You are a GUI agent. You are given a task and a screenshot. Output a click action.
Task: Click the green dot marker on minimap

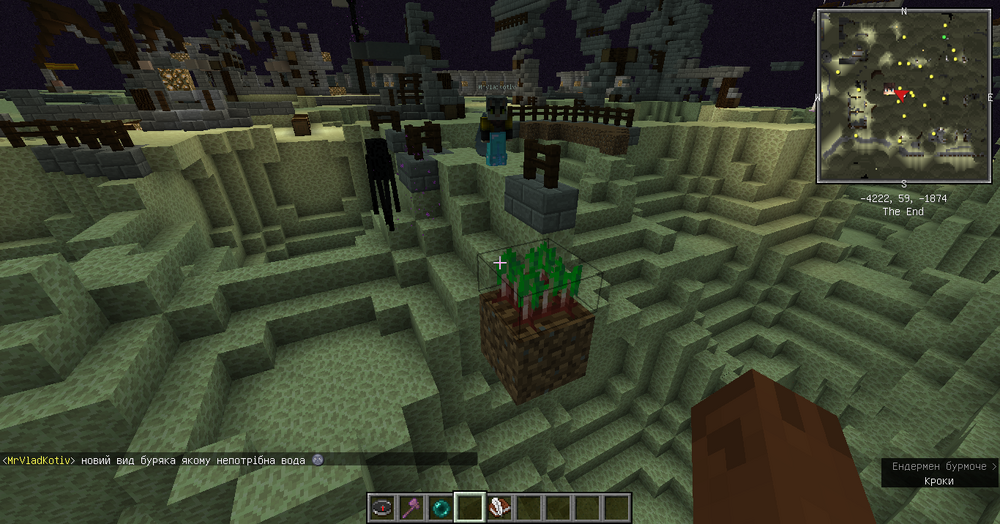click(x=945, y=37)
